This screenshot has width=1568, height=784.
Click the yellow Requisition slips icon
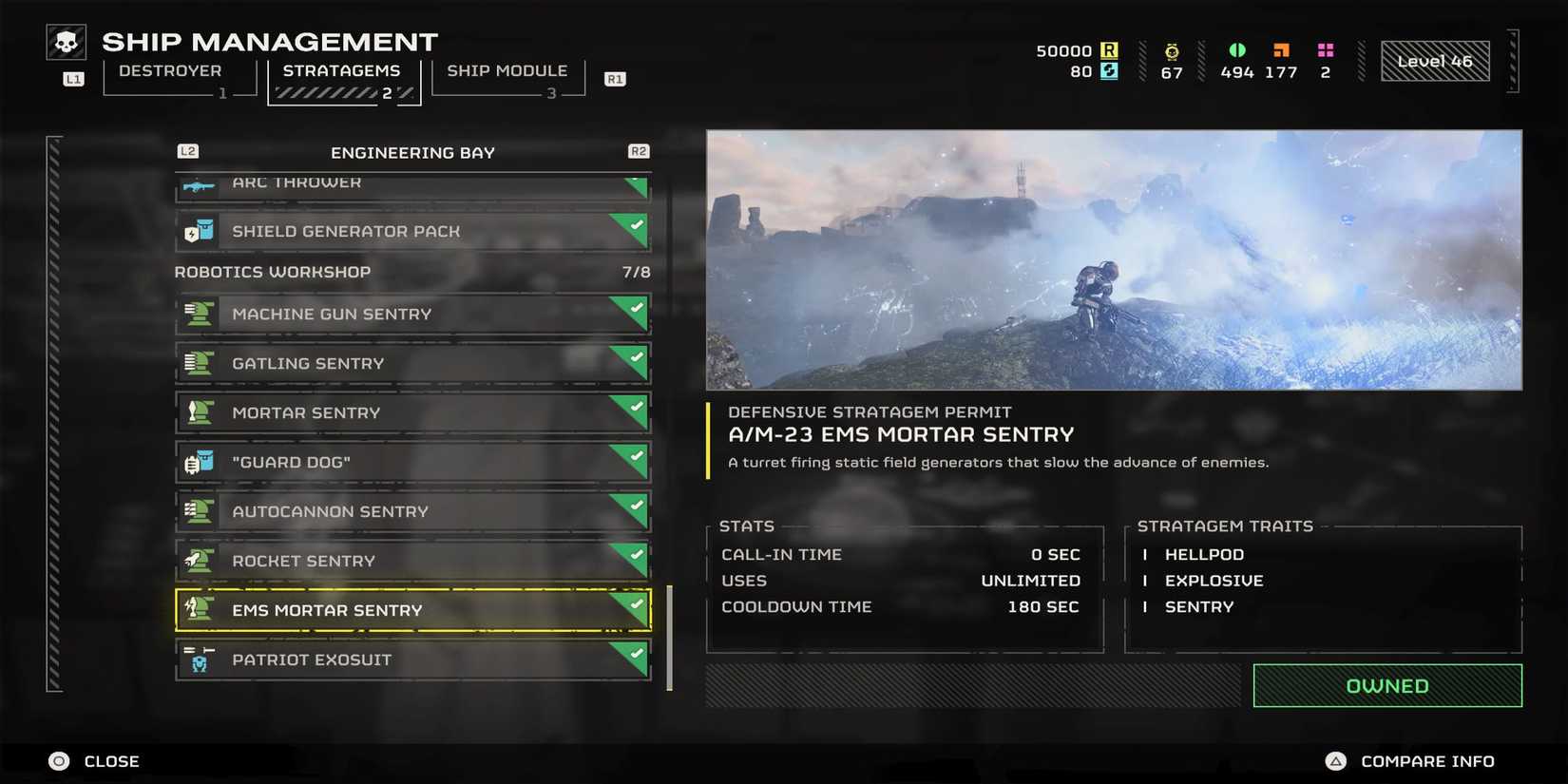(x=1111, y=48)
